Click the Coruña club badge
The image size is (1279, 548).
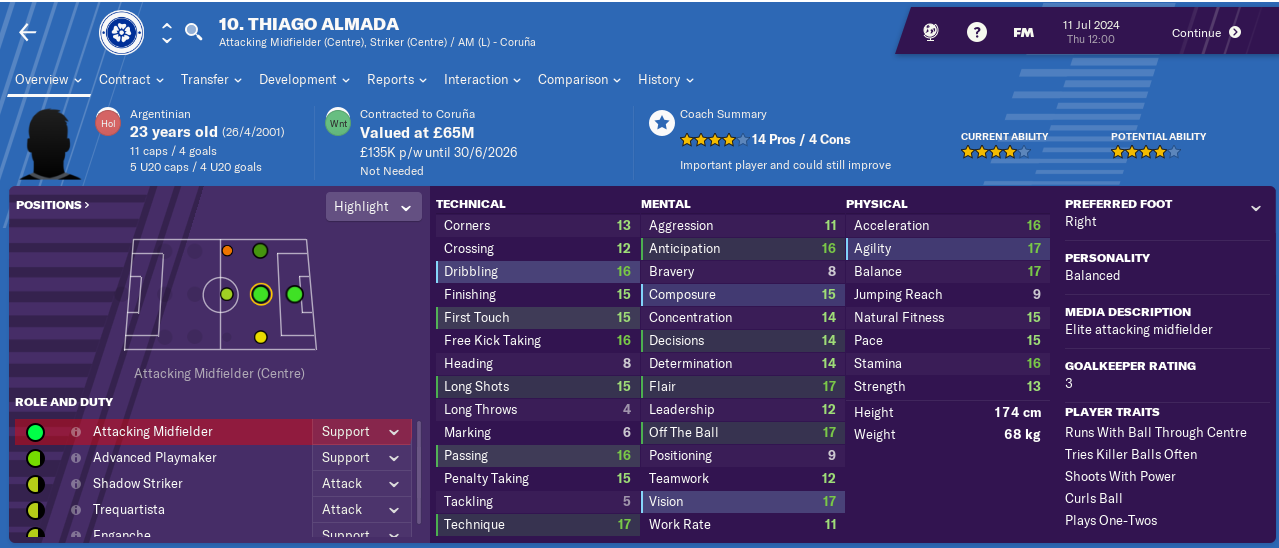pos(121,33)
